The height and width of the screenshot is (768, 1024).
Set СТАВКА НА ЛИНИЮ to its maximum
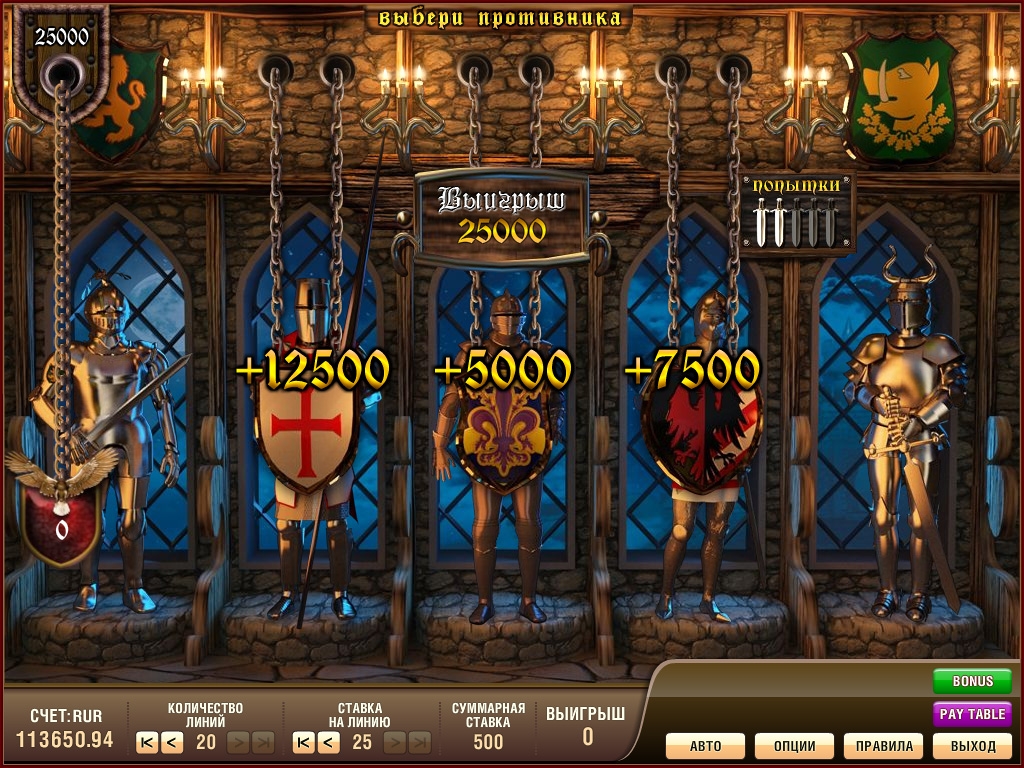point(420,742)
